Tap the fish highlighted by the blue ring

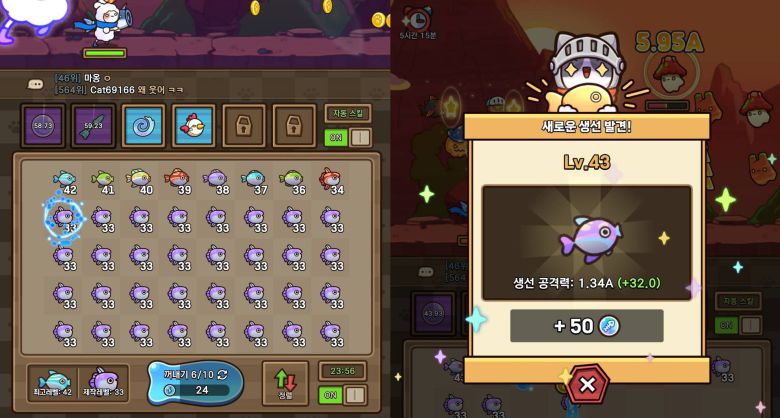coord(65,217)
